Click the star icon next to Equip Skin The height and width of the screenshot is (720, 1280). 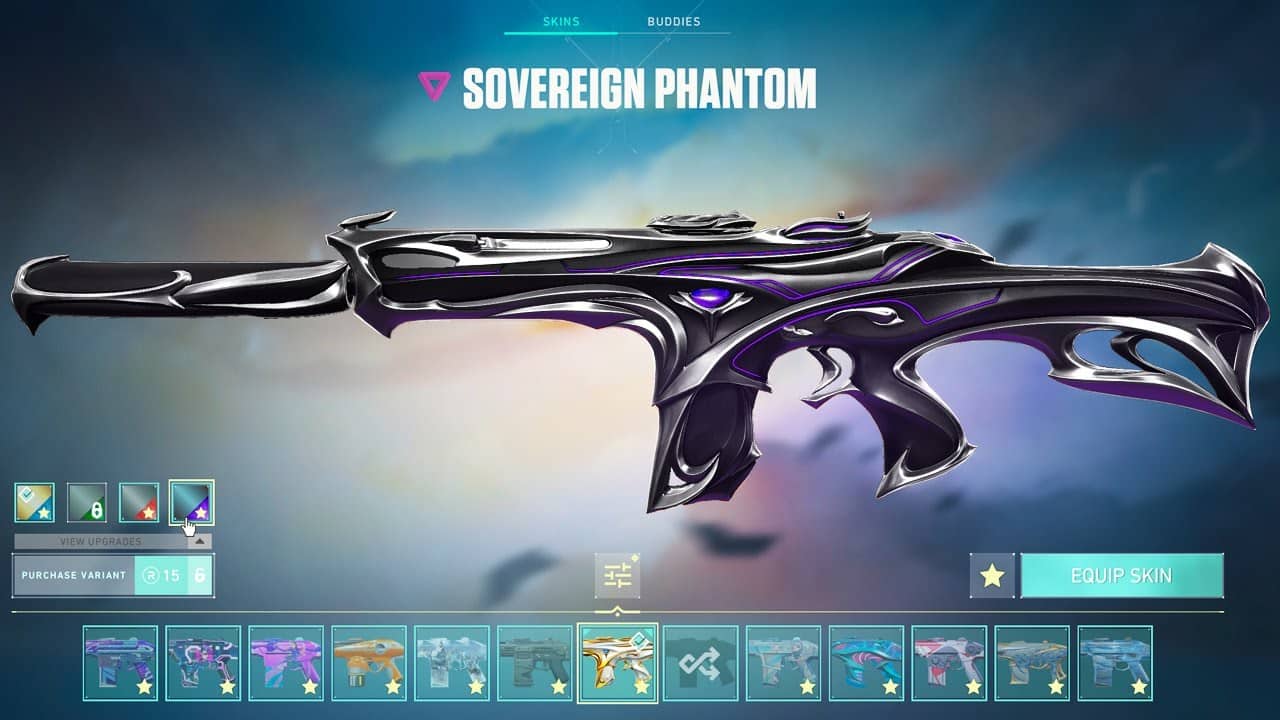coord(991,575)
